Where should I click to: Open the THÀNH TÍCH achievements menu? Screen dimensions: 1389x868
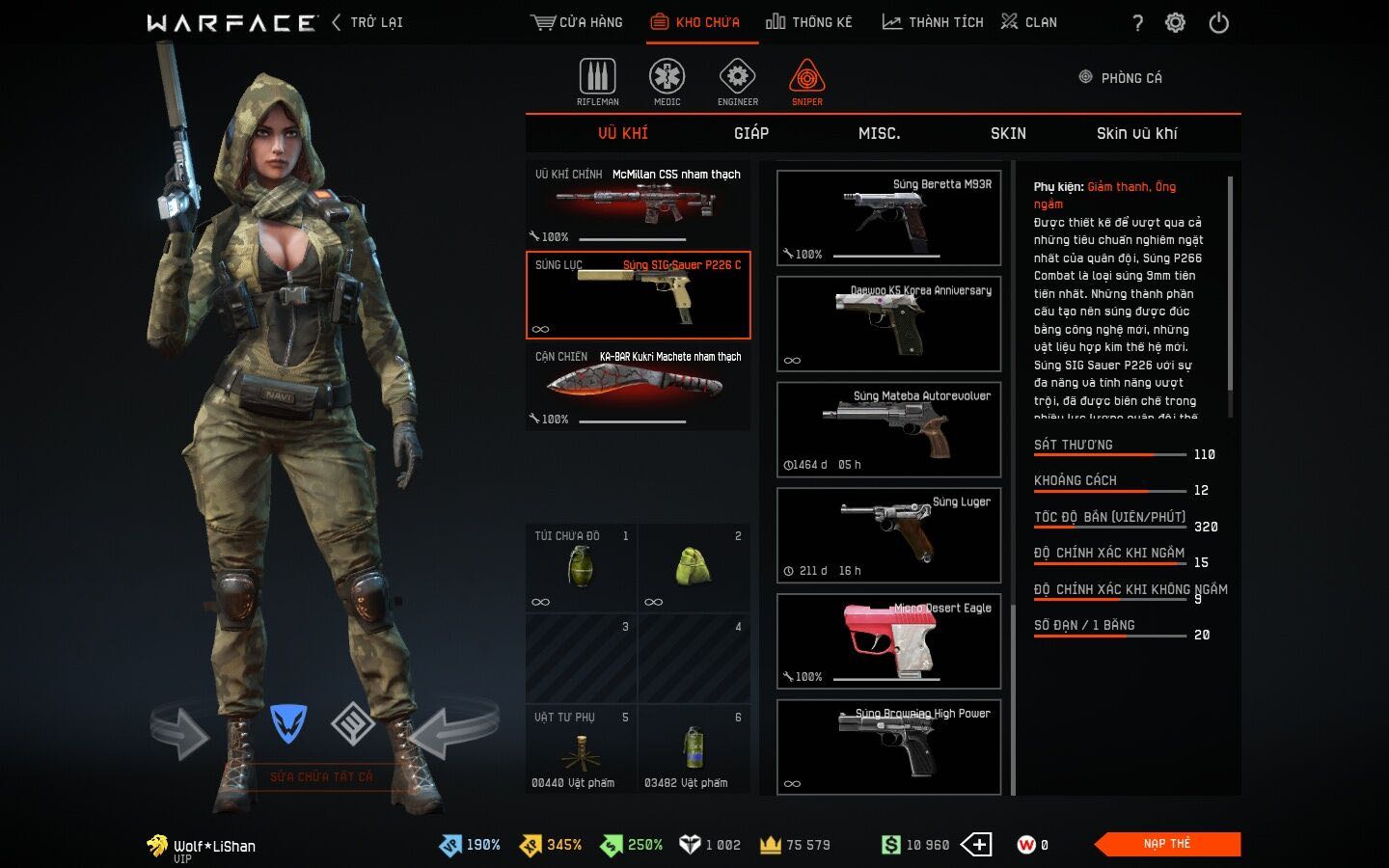pyautogui.click(x=933, y=22)
